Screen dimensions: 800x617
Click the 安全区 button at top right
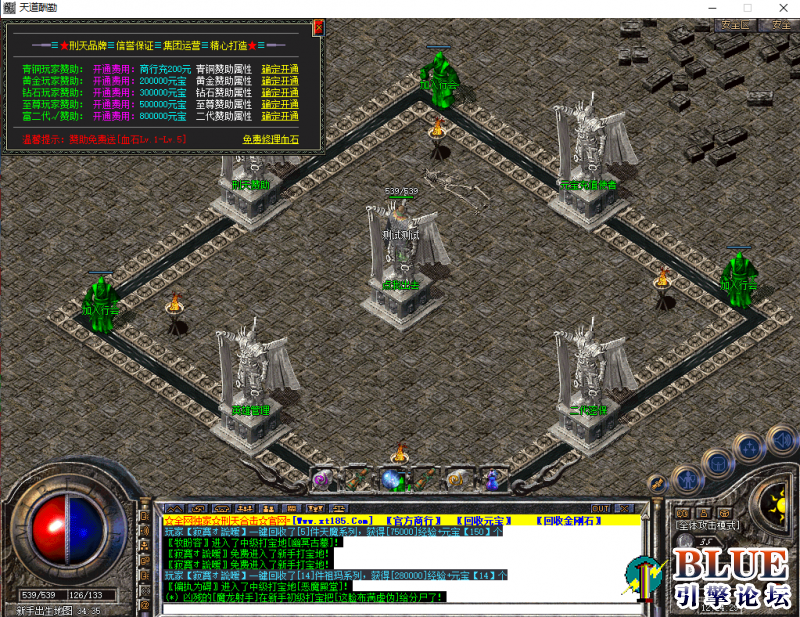tap(736, 25)
